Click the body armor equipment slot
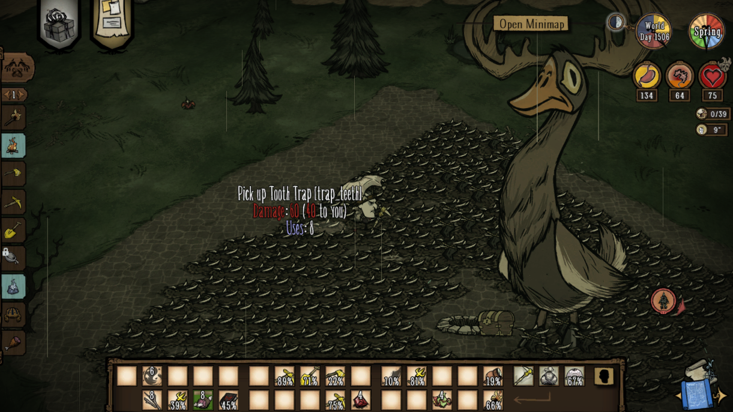This screenshot has height=412, width=733. tap(548, 376)
